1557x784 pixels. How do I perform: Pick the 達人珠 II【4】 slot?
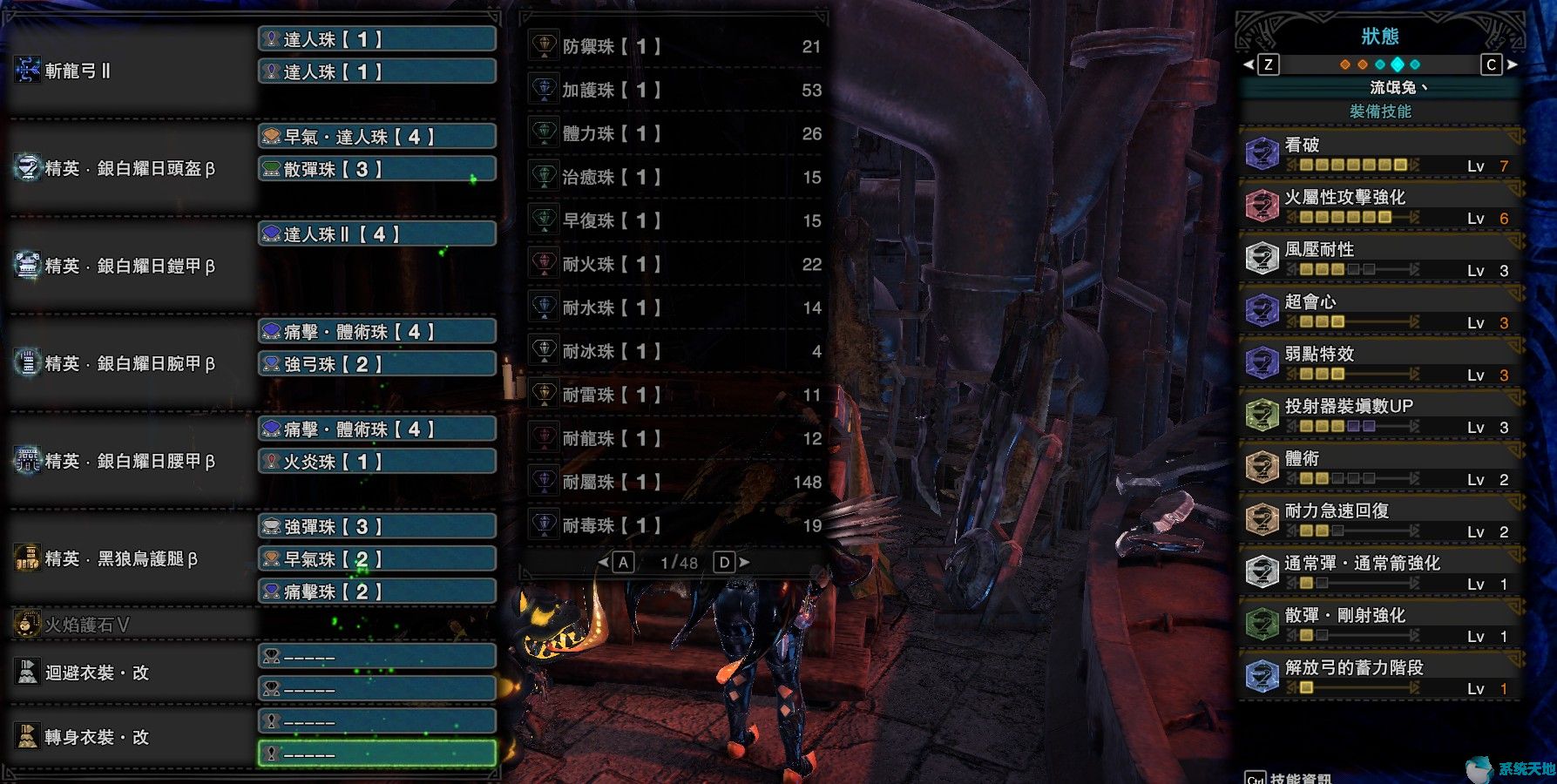(x=376, y=234)
